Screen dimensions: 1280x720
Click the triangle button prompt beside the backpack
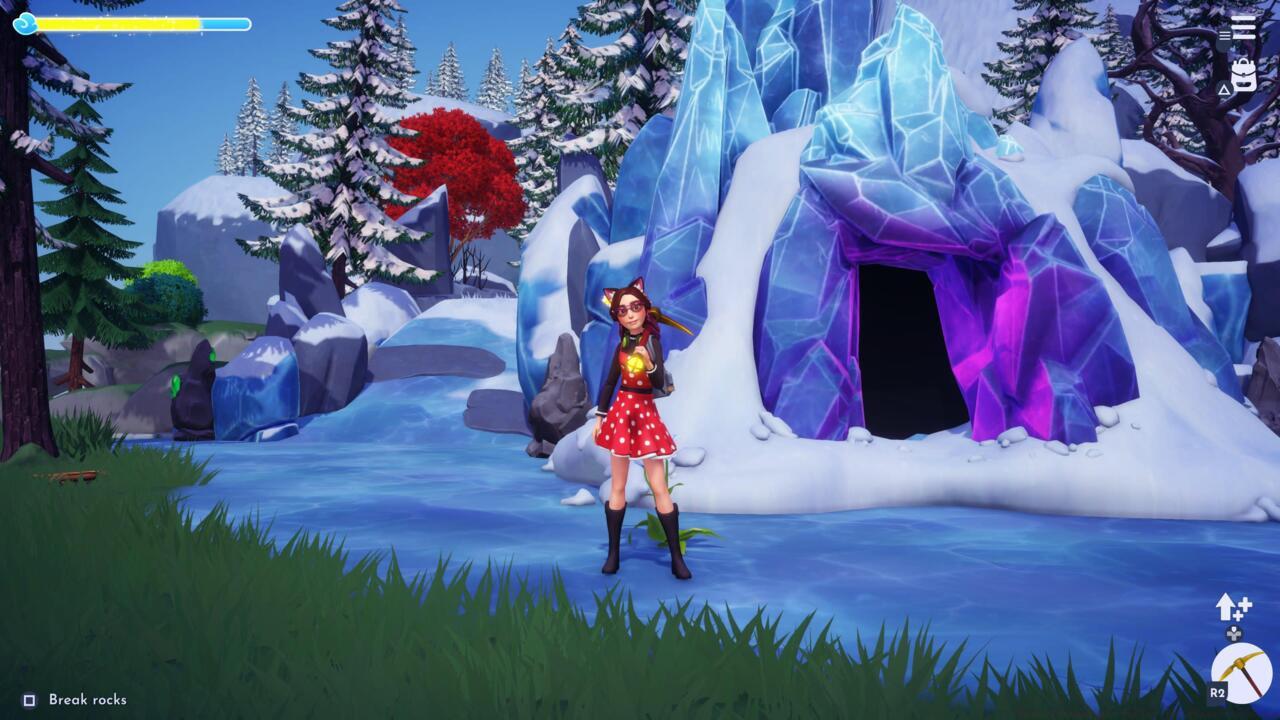(x=1224, y=88)
